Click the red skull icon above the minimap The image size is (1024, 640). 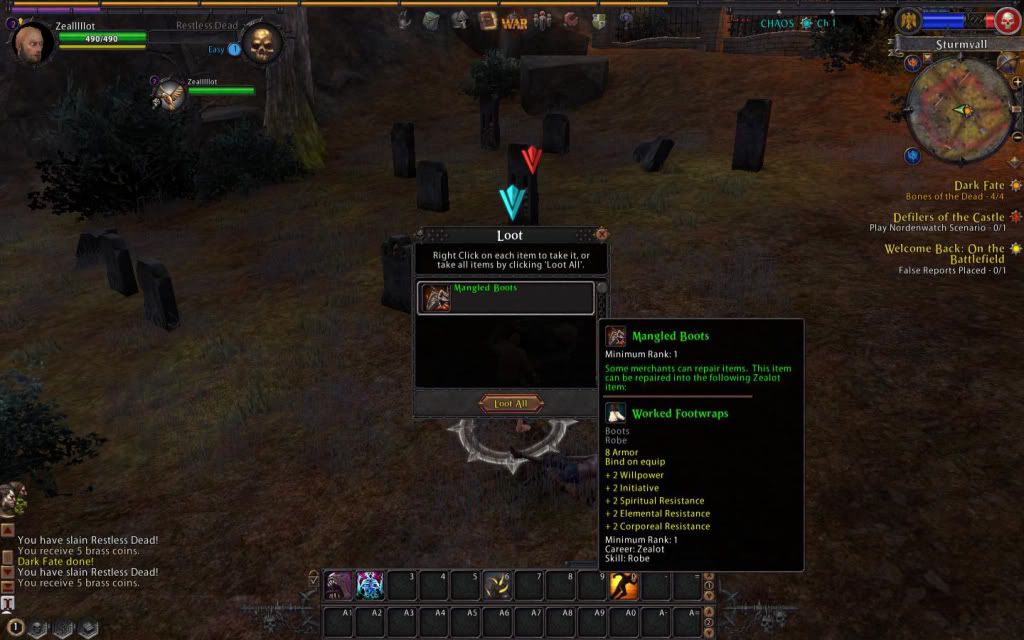(1005, 21)
